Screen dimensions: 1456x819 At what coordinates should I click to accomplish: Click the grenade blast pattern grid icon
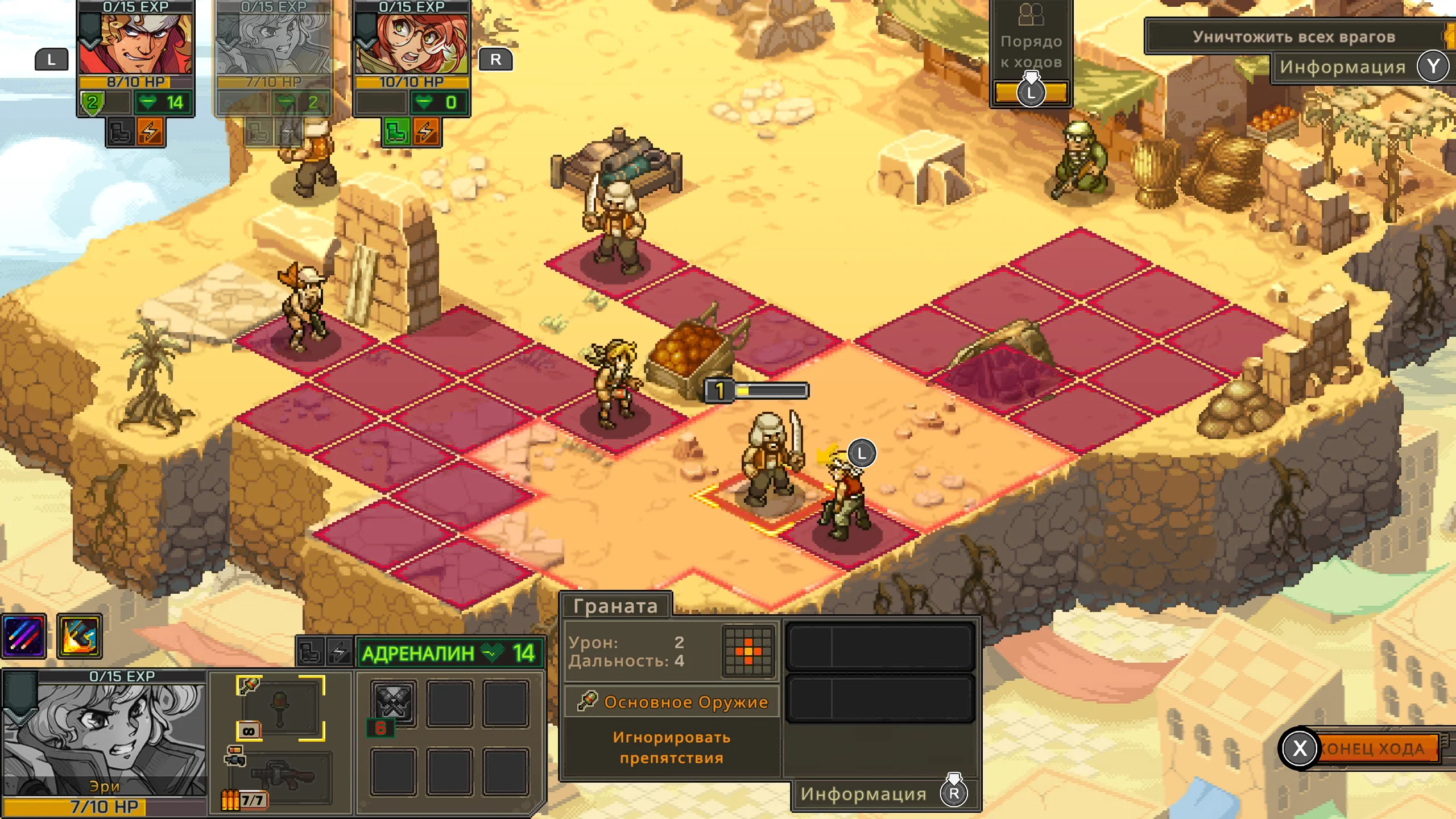pos(748,651)
